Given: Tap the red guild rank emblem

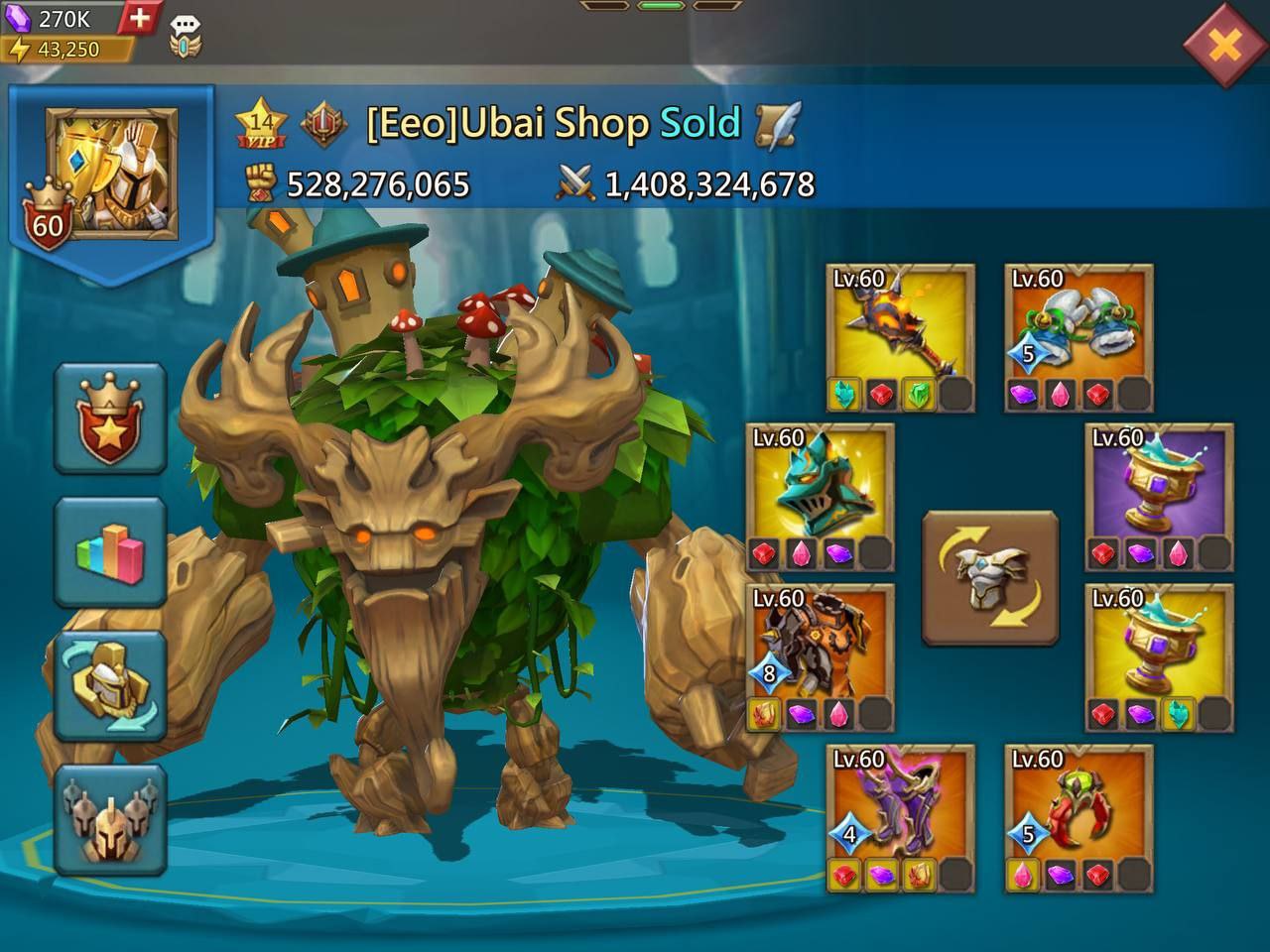Looking at the screenshot, I should 323,125.
